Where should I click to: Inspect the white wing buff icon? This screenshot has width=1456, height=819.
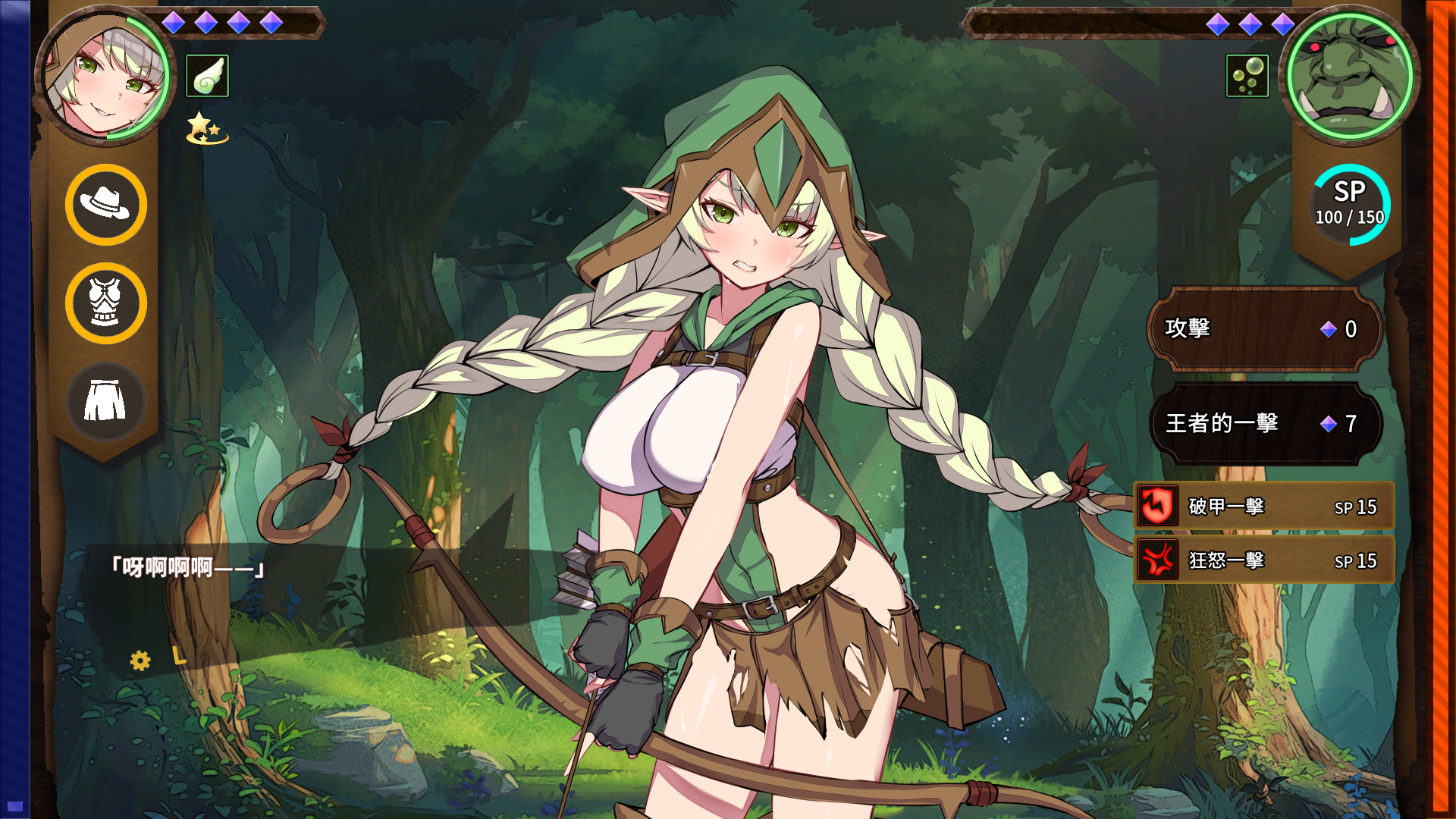(x=207, y=76)
